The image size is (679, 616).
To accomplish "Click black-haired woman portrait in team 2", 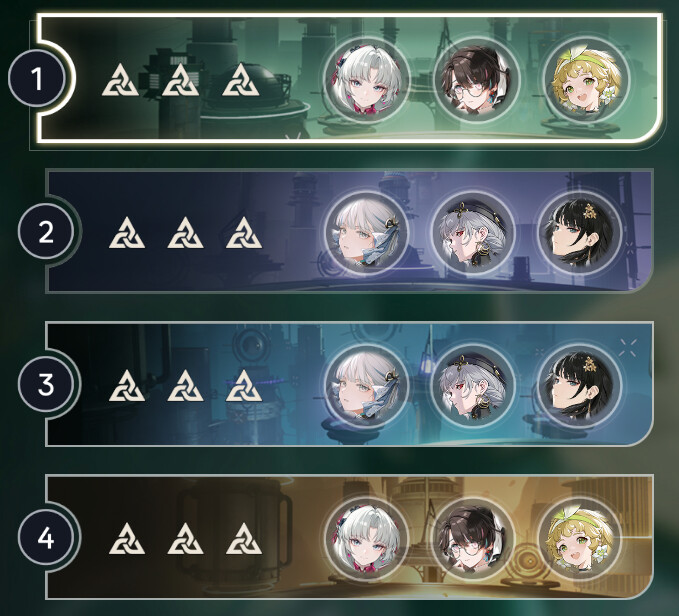I will pyautogui.click(x=578, y=232).
